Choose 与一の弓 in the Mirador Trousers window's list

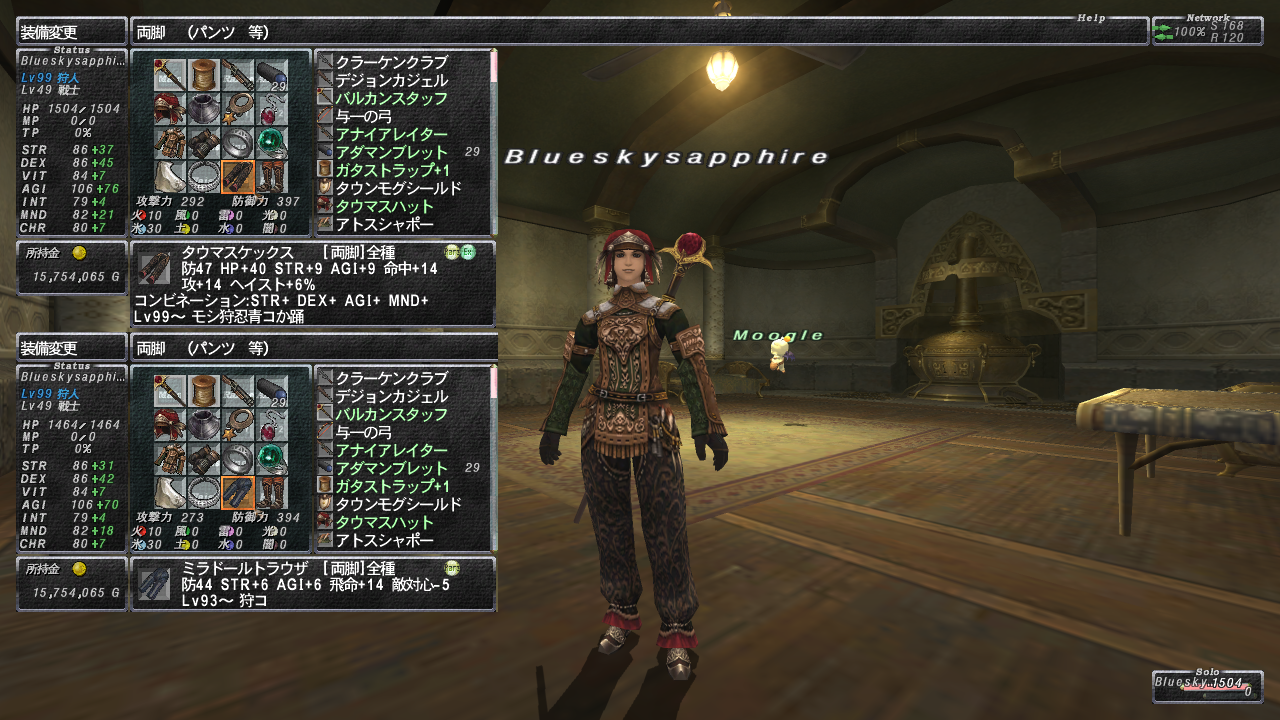point(363,432)
